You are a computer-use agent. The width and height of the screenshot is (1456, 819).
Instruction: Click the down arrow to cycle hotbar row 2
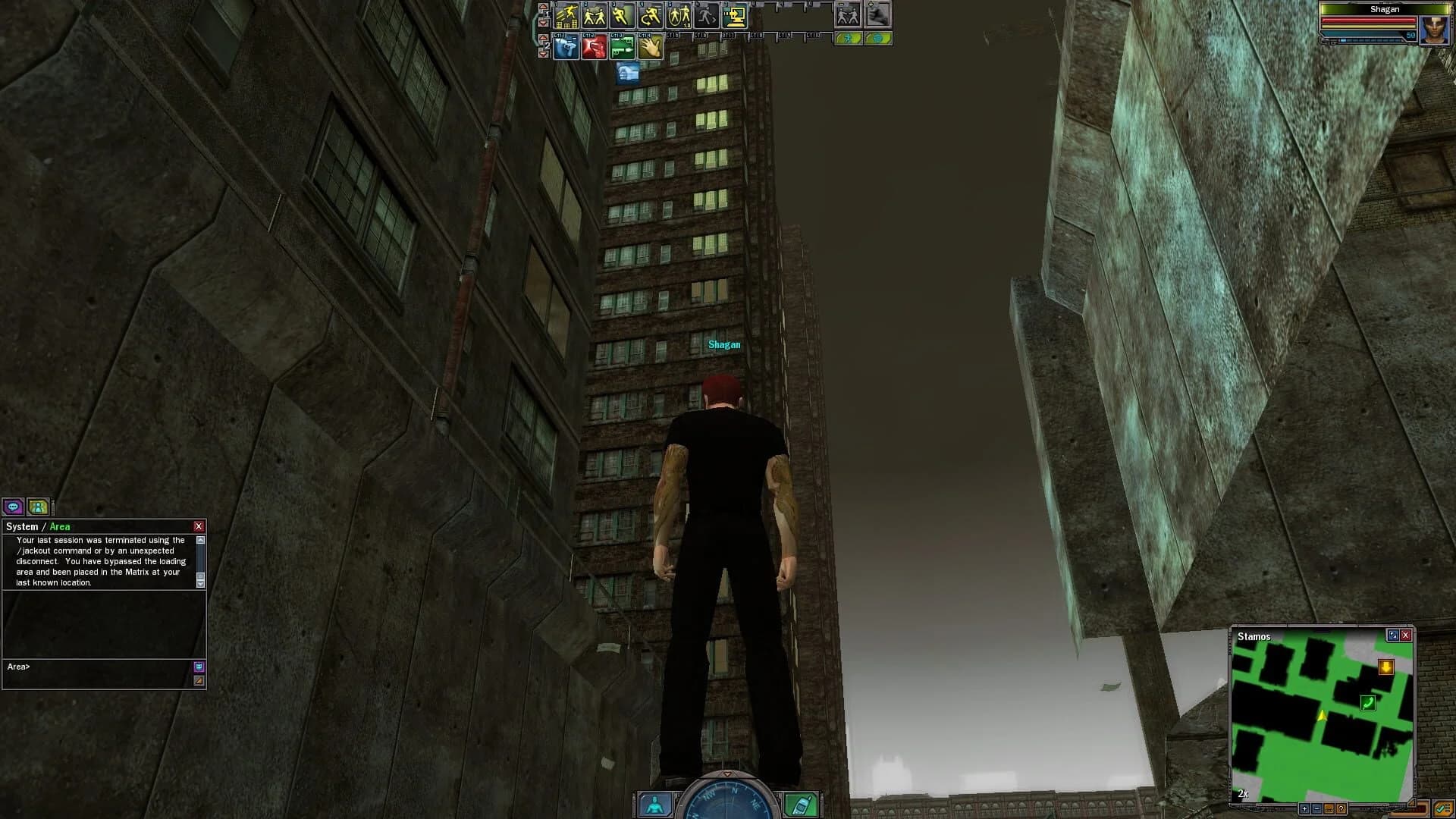[542, 53]
